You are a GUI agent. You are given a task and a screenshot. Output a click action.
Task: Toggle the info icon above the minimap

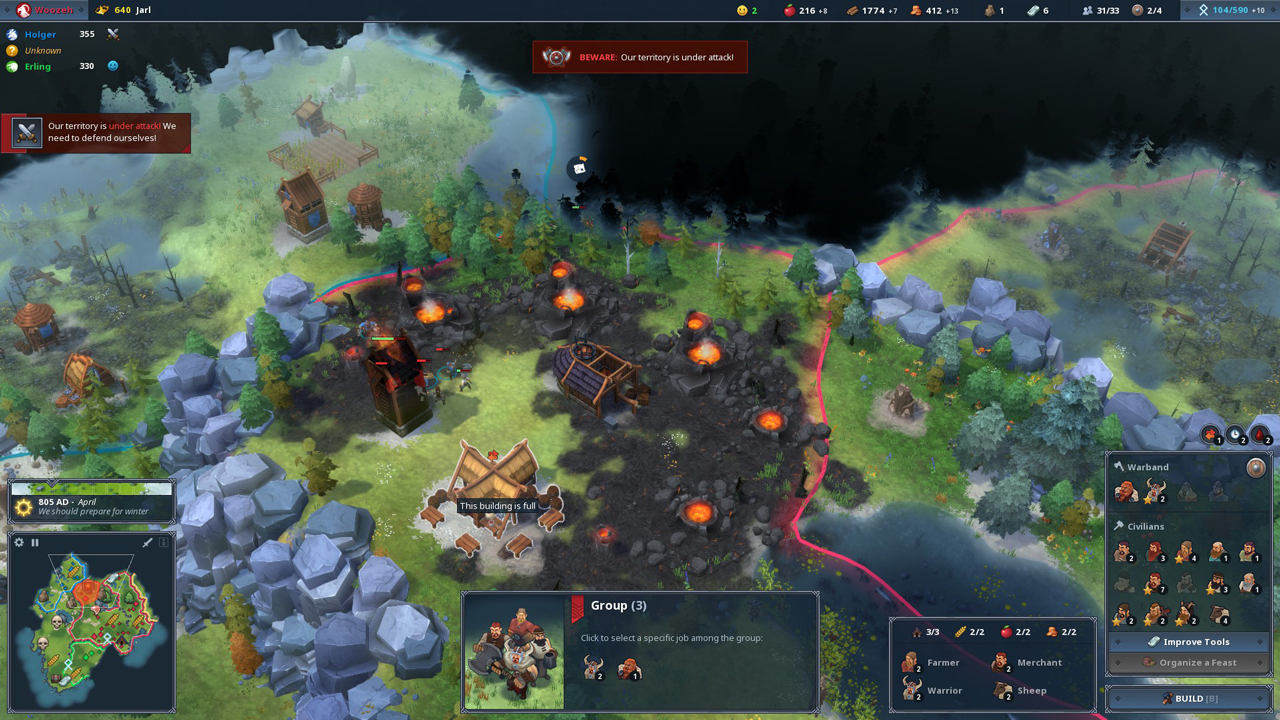click(x=164, y=542)
